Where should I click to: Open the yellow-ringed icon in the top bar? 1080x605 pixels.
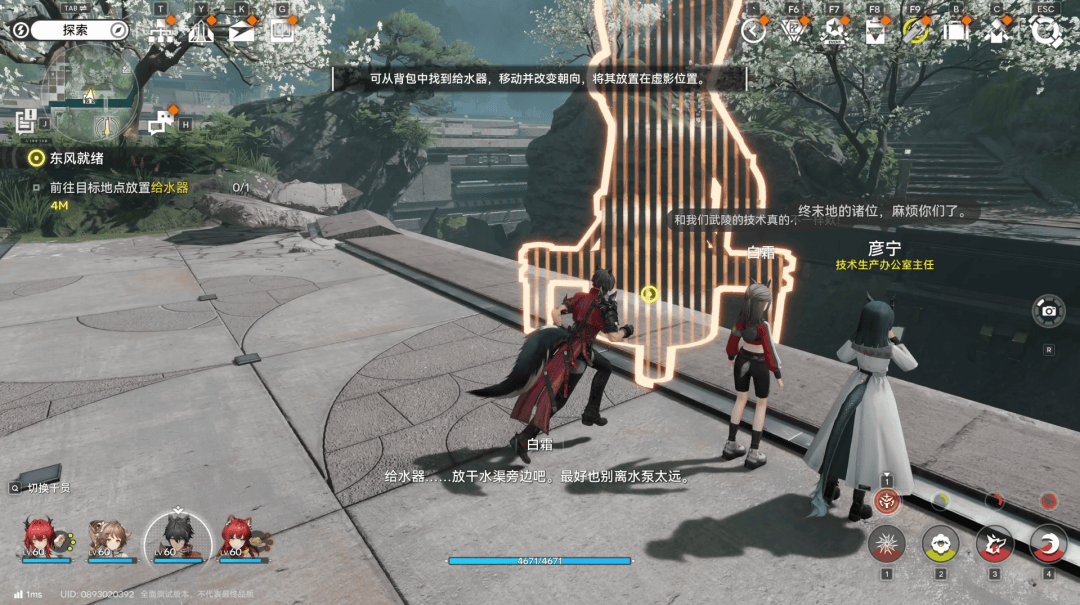(x=915, y=31)
